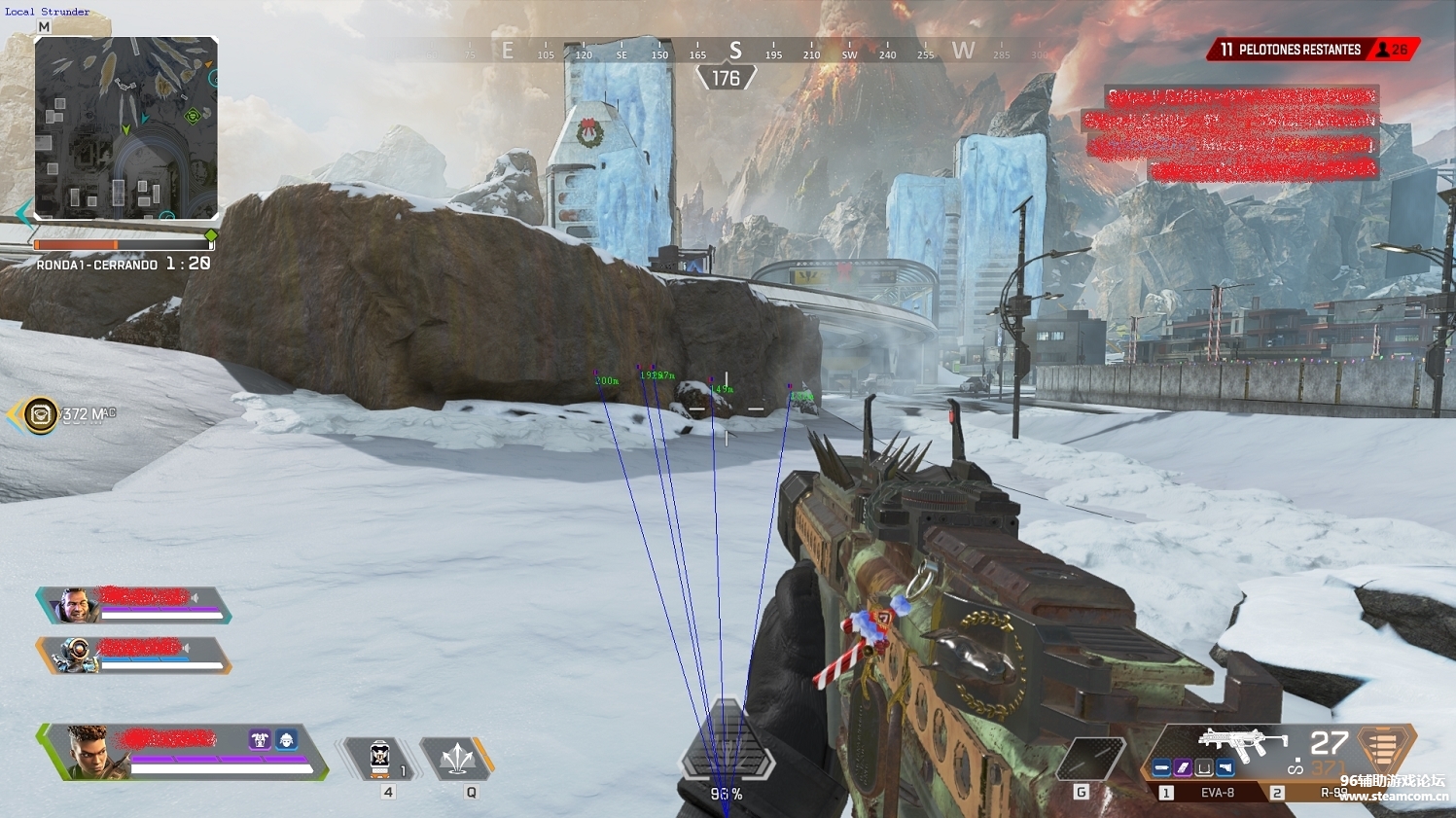This screenshot has height=818, width=1456.
Task: Select the grenade ordnance slot
Action: [x=1091, y=759]
